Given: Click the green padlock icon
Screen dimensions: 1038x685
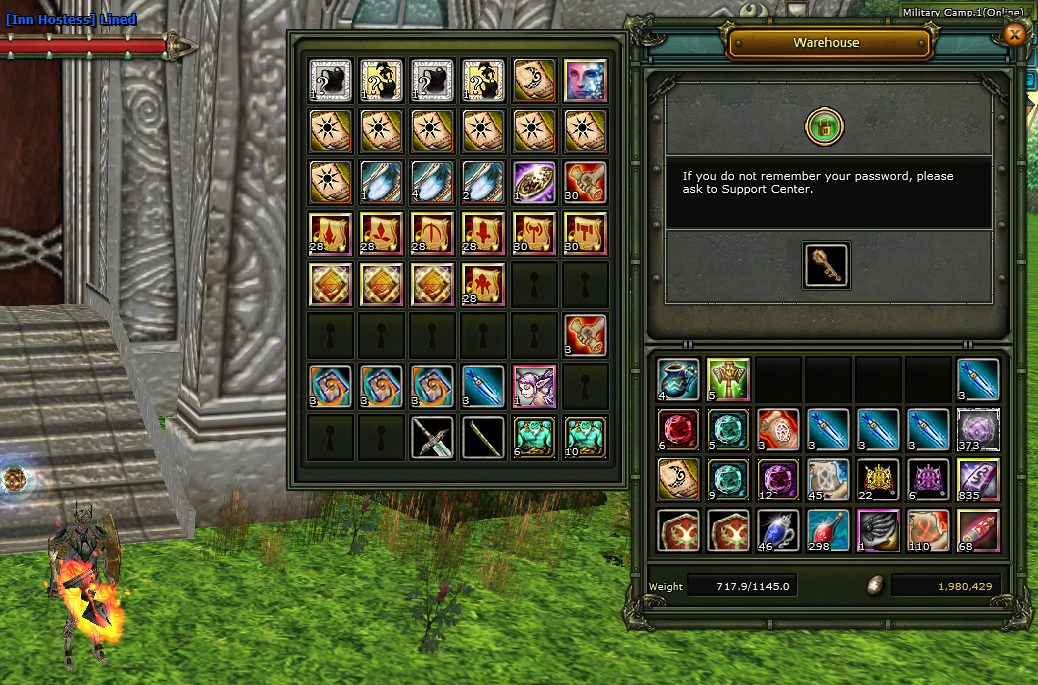Looking at the screenshot, I should [x=825, y=127].
